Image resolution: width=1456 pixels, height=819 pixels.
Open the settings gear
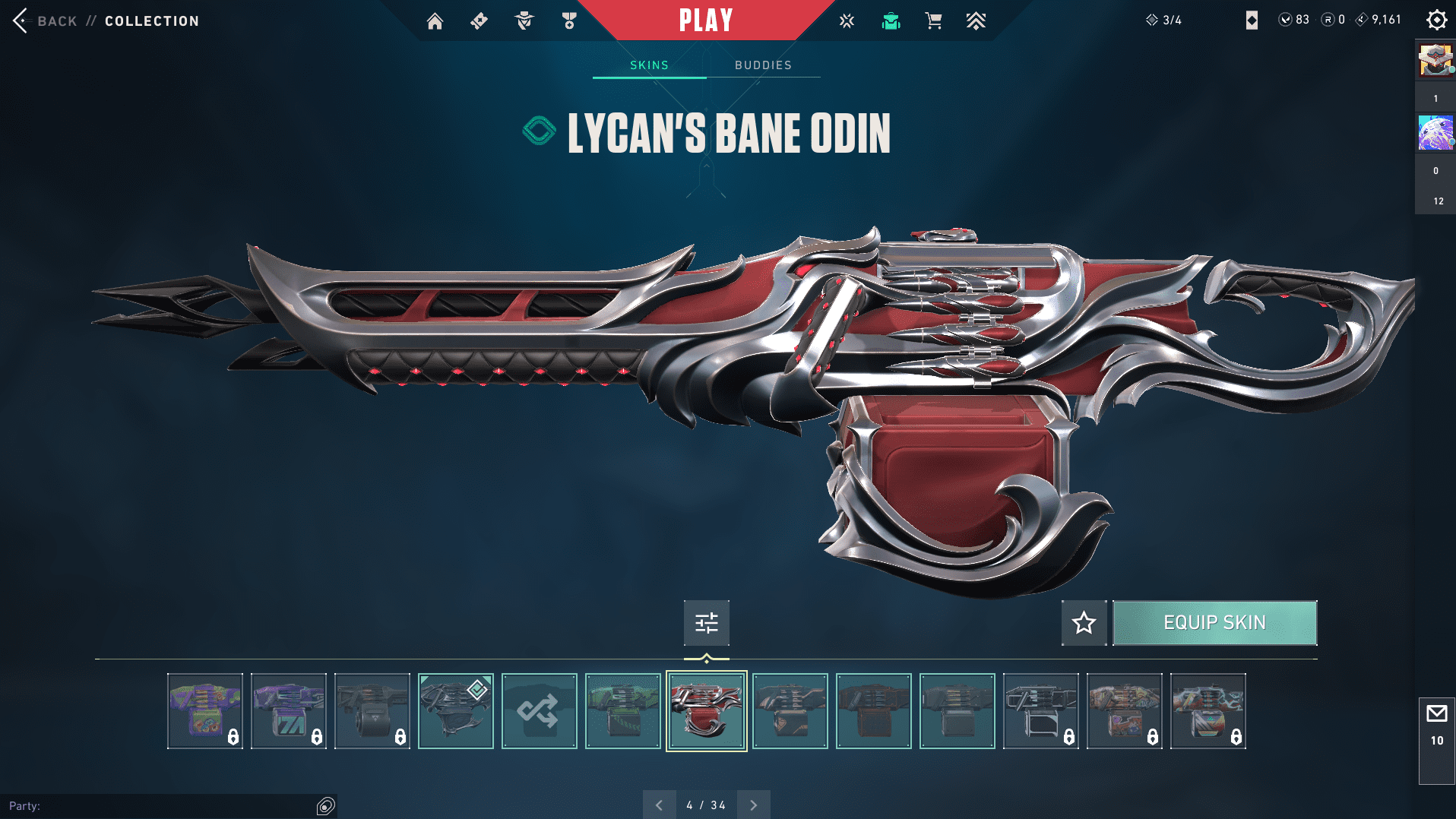point(1435,20)
